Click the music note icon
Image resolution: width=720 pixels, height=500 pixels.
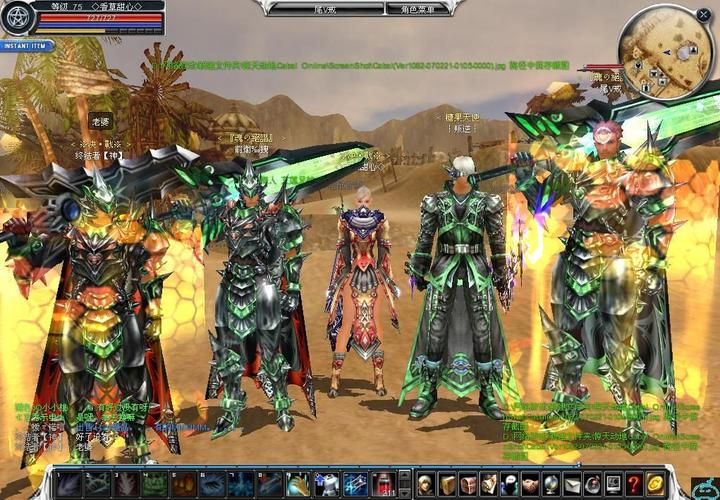click(592, 483)
